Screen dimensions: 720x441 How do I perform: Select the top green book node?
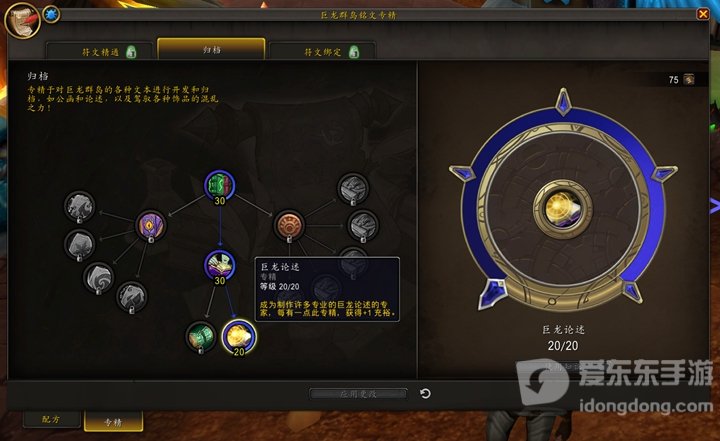click(219, 185)
